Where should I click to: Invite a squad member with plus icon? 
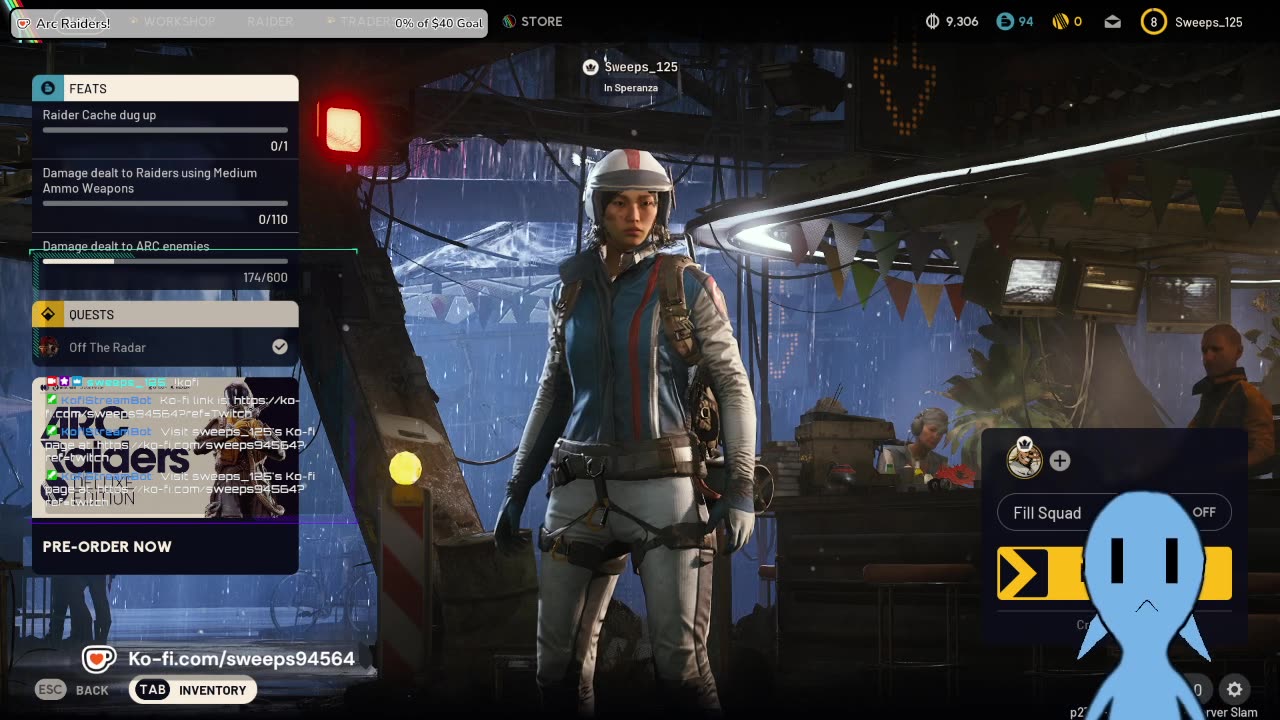pyautogui.click(x=1060, y=460)
